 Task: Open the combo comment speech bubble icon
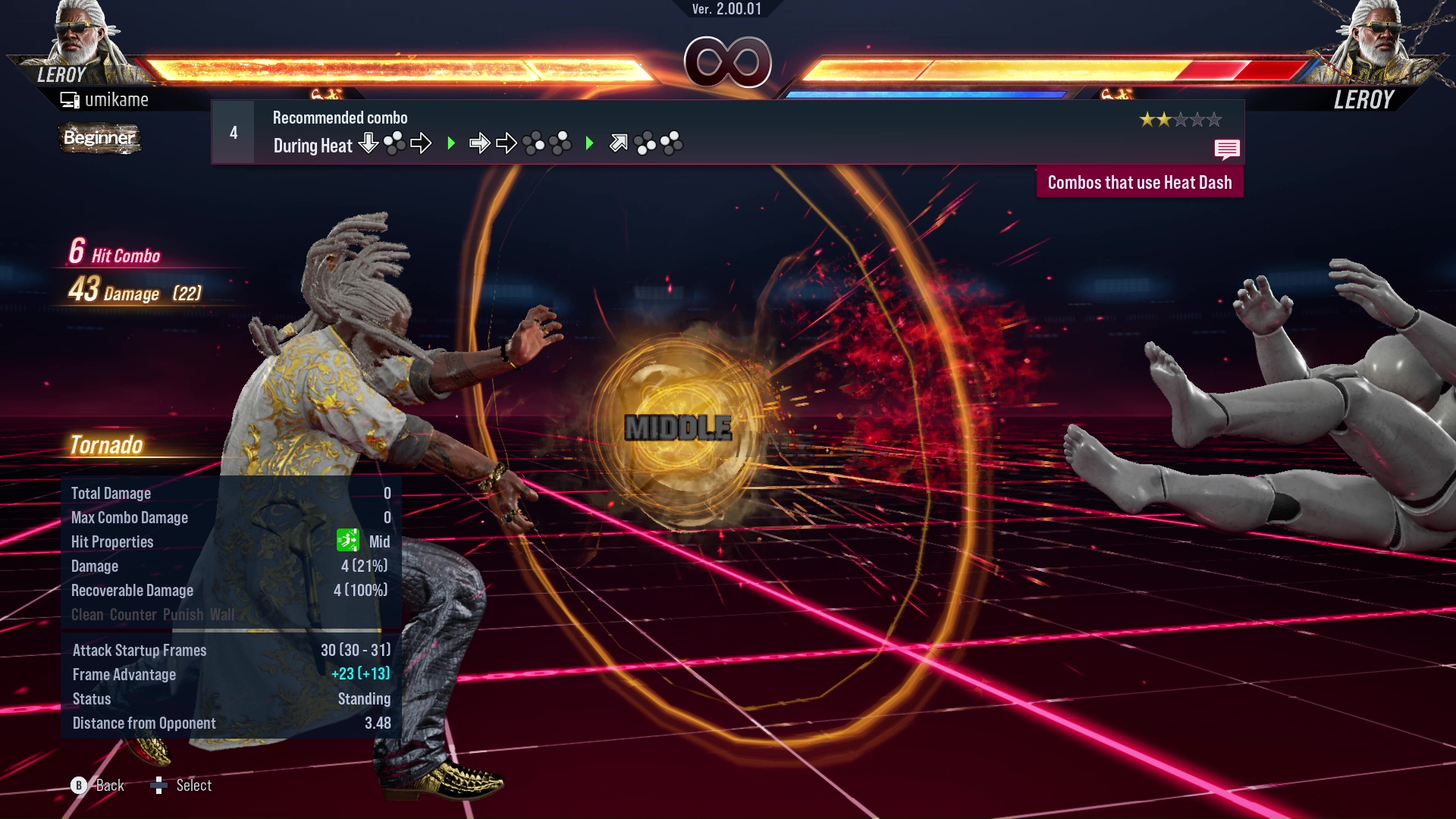1226,149
